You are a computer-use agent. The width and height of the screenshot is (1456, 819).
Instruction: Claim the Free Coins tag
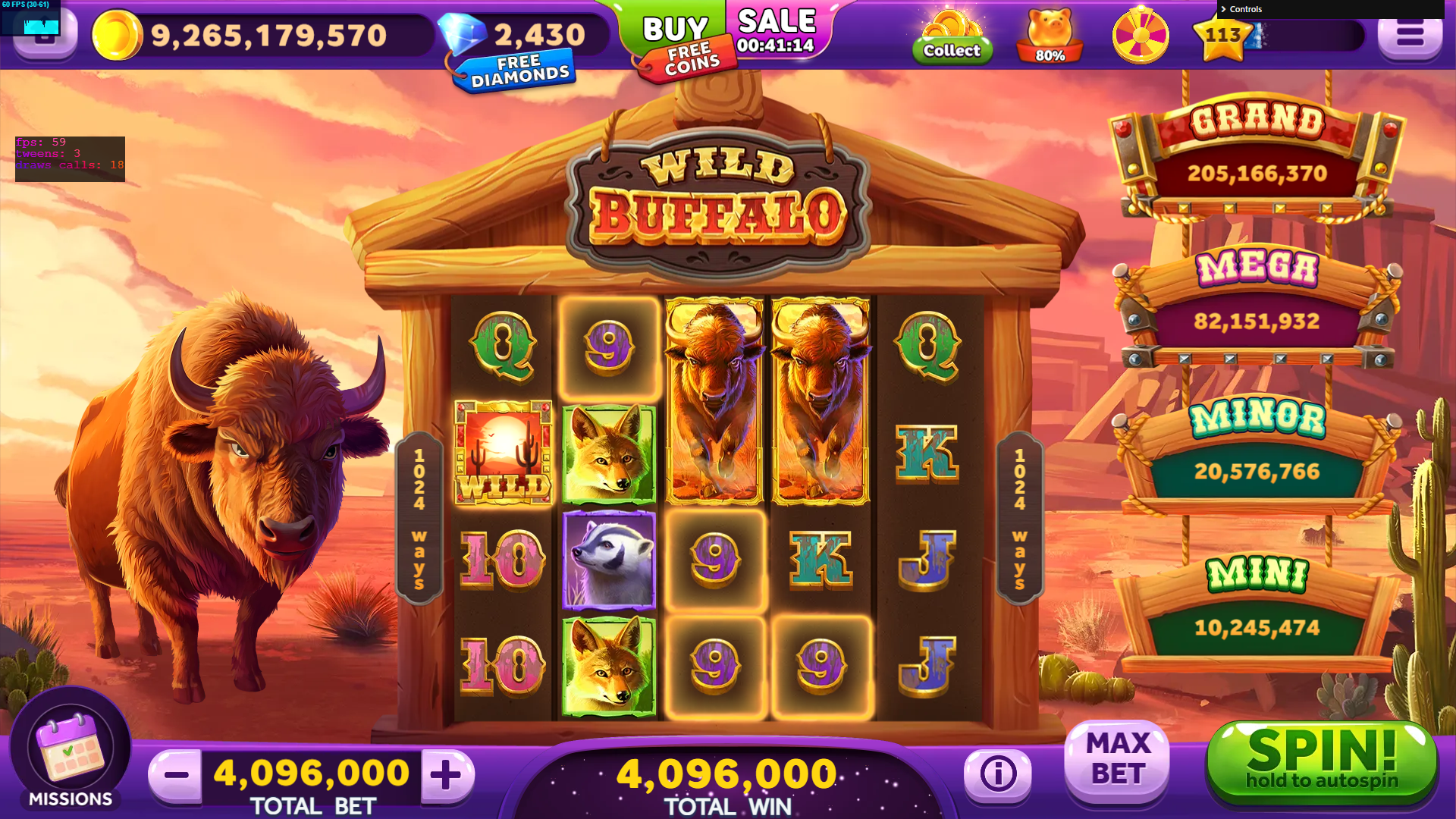click(x=690, y=61)
